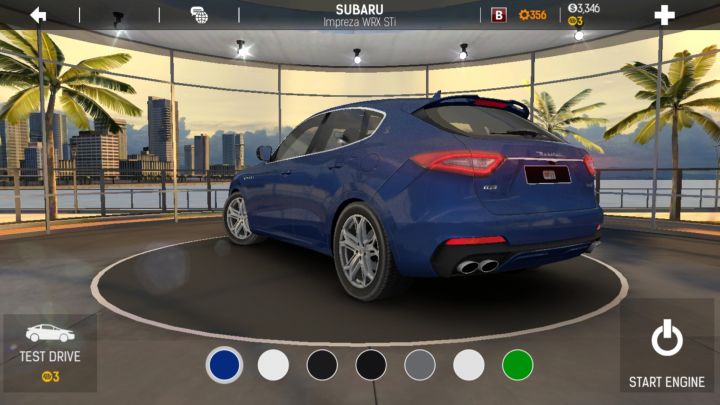Open the globe and coins icon
Viewport: 720px width, 405px height.
[199, 15]
